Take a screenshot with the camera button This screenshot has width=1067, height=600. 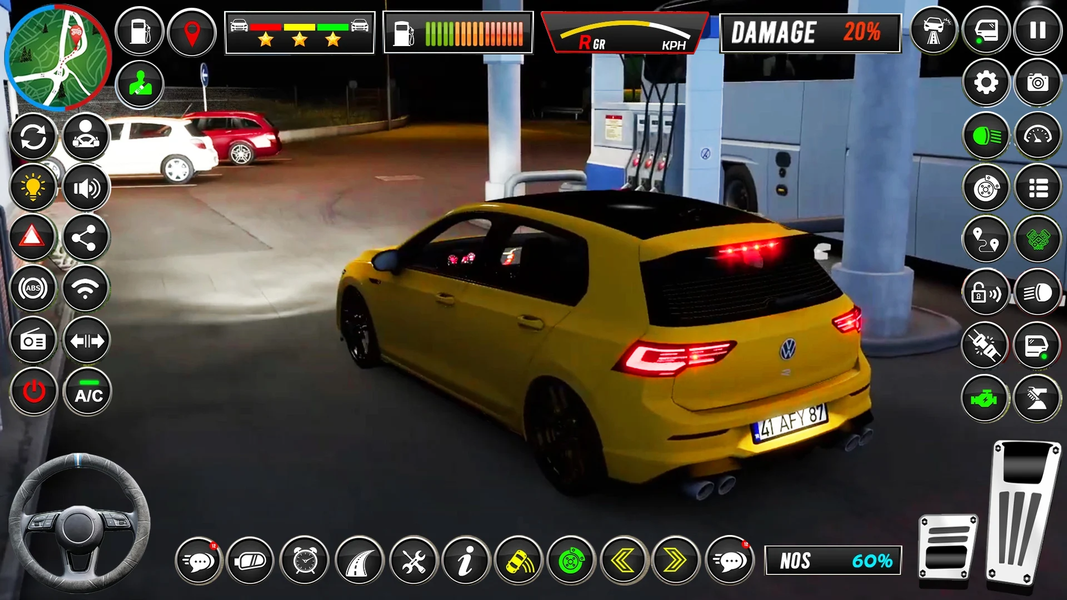[1038, 83]
